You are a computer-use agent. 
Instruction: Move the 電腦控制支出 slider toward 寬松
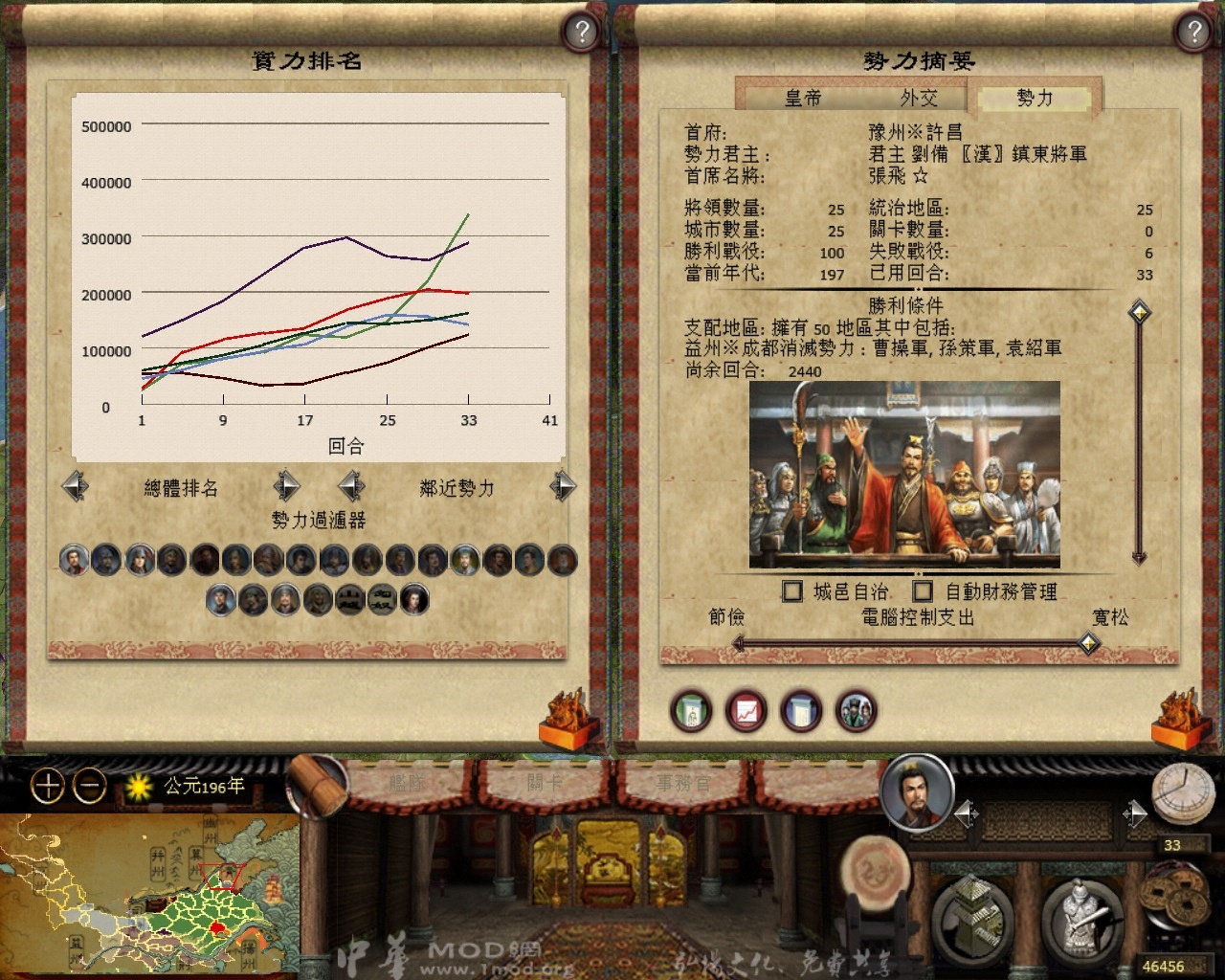click(x=1089, y=643)
